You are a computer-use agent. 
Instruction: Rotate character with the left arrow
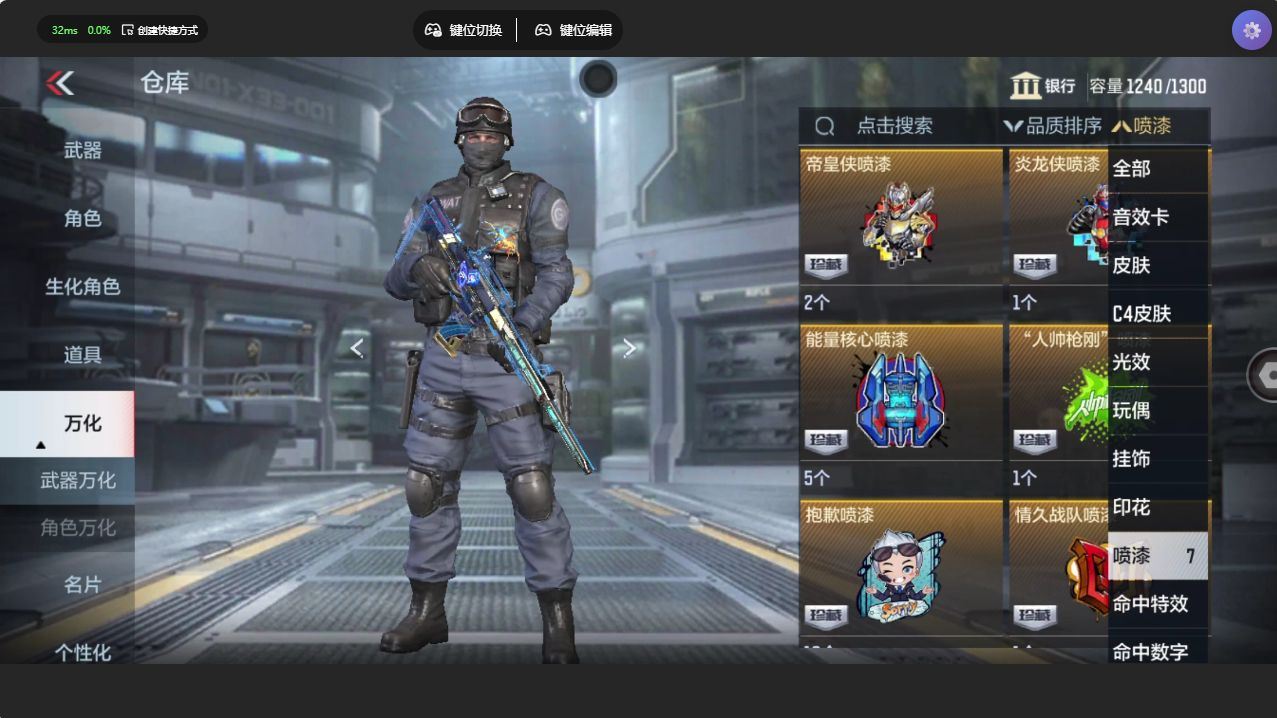(357, 348)
